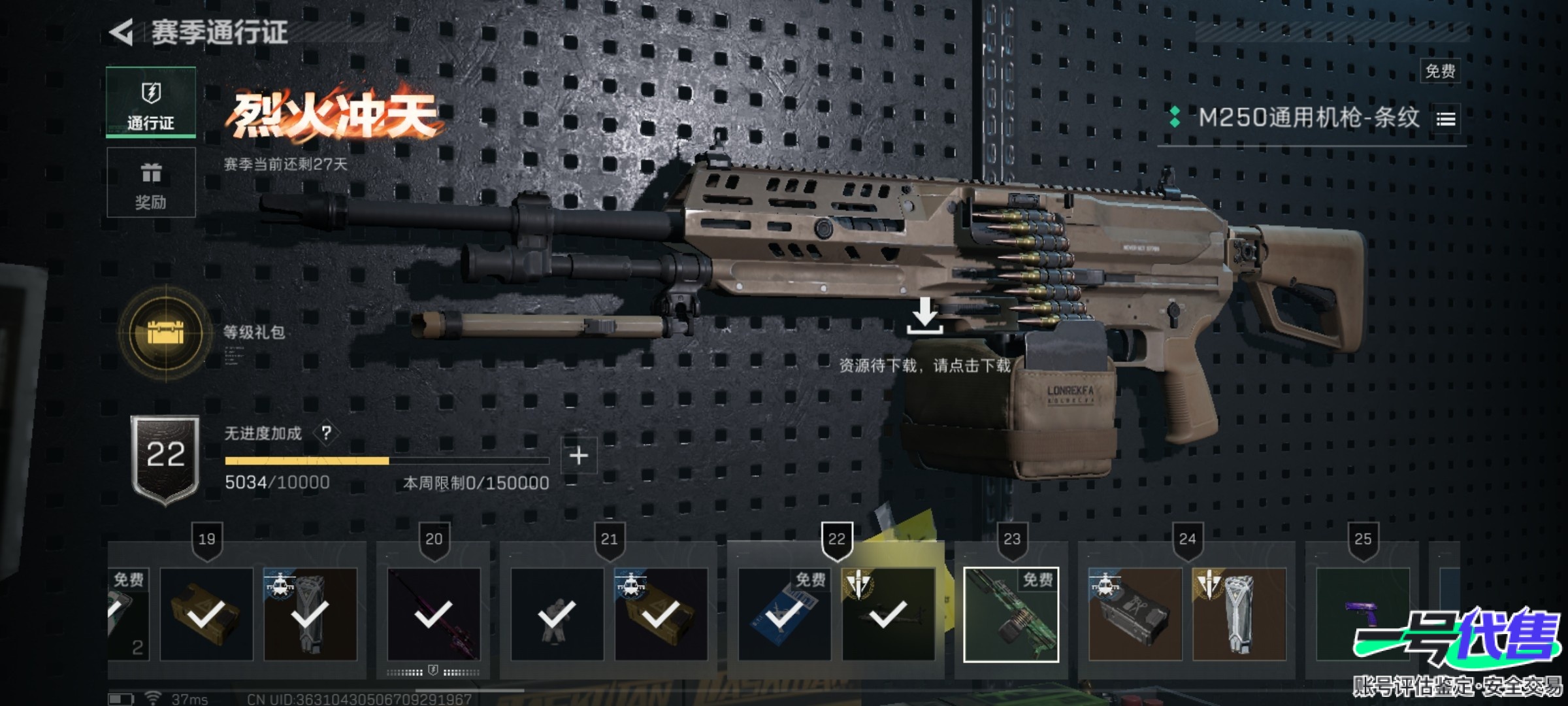Select the level 24 dark supply case reward

pyautogui.click(x=1135, y=614)
